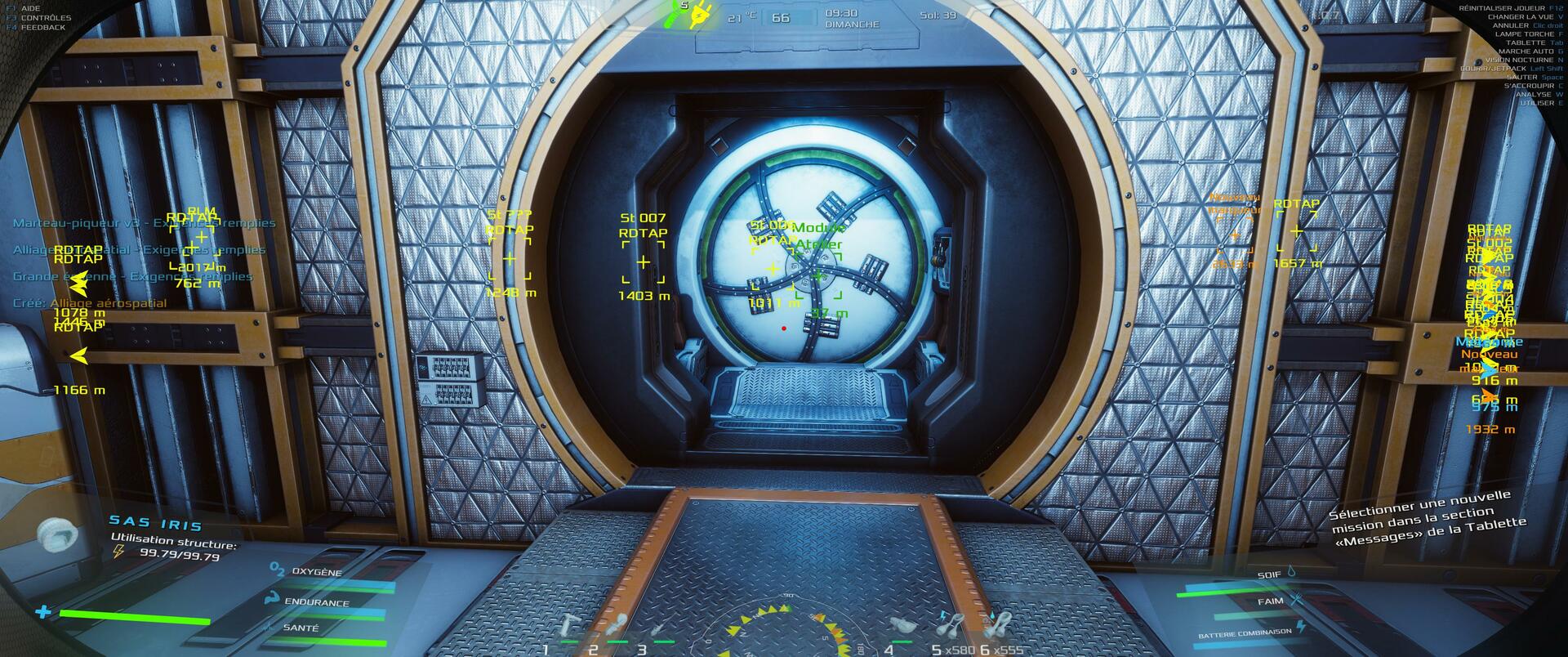
Task: Click the RDTAP marker showing 1657 m
Action: [1296, 232]
